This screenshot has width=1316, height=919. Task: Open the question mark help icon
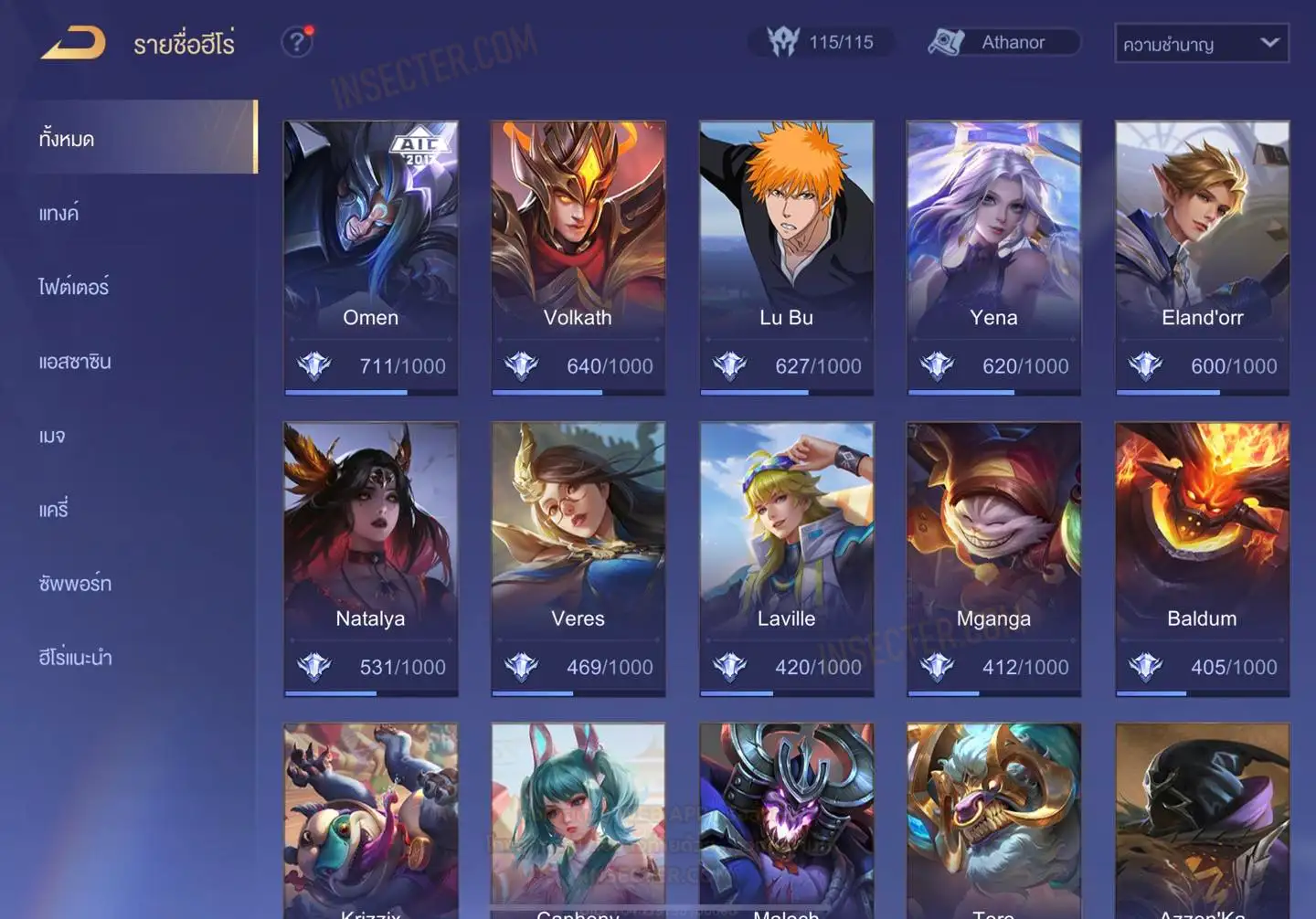click(296, 42)
